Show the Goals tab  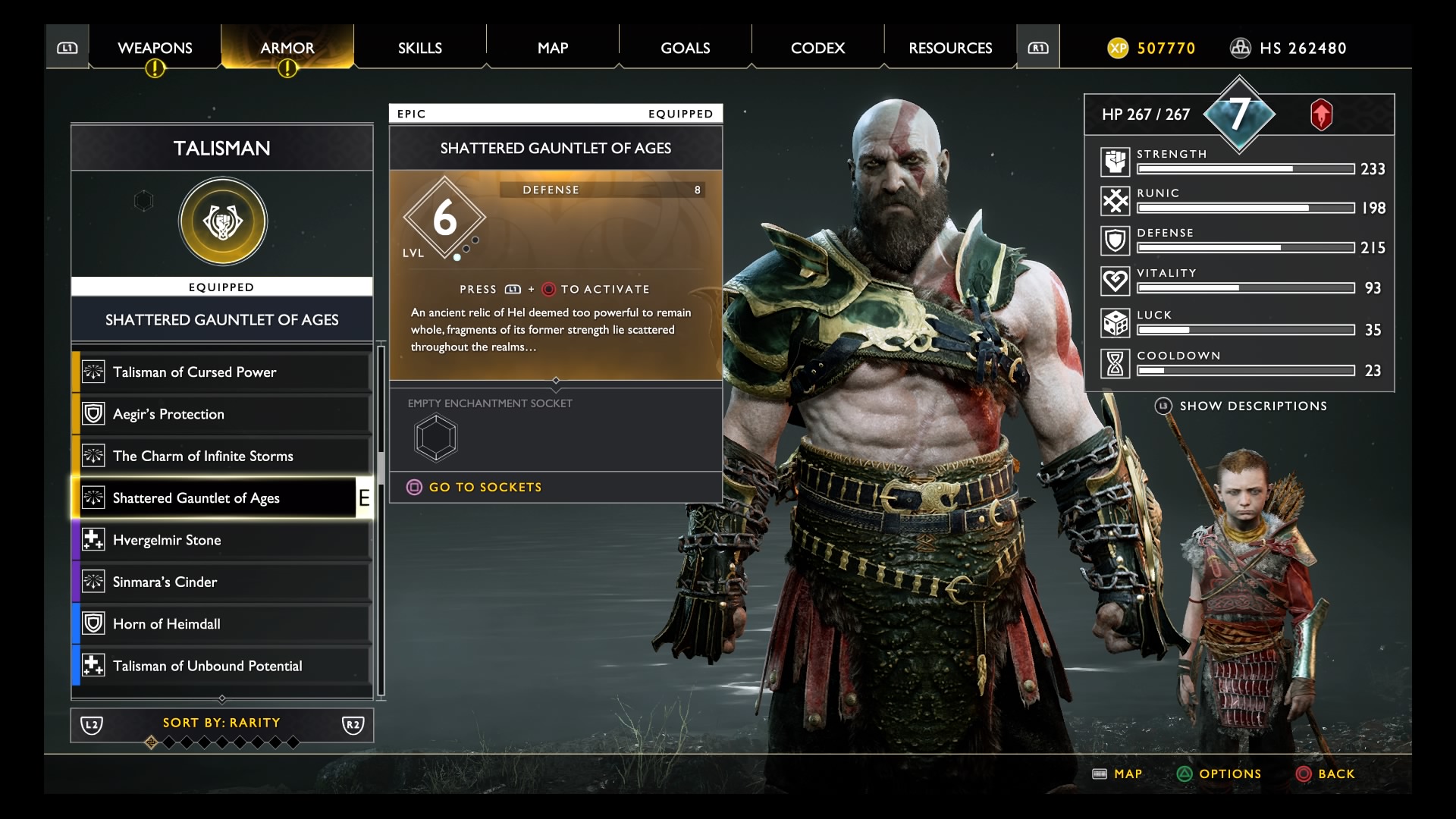pos(685,48)
